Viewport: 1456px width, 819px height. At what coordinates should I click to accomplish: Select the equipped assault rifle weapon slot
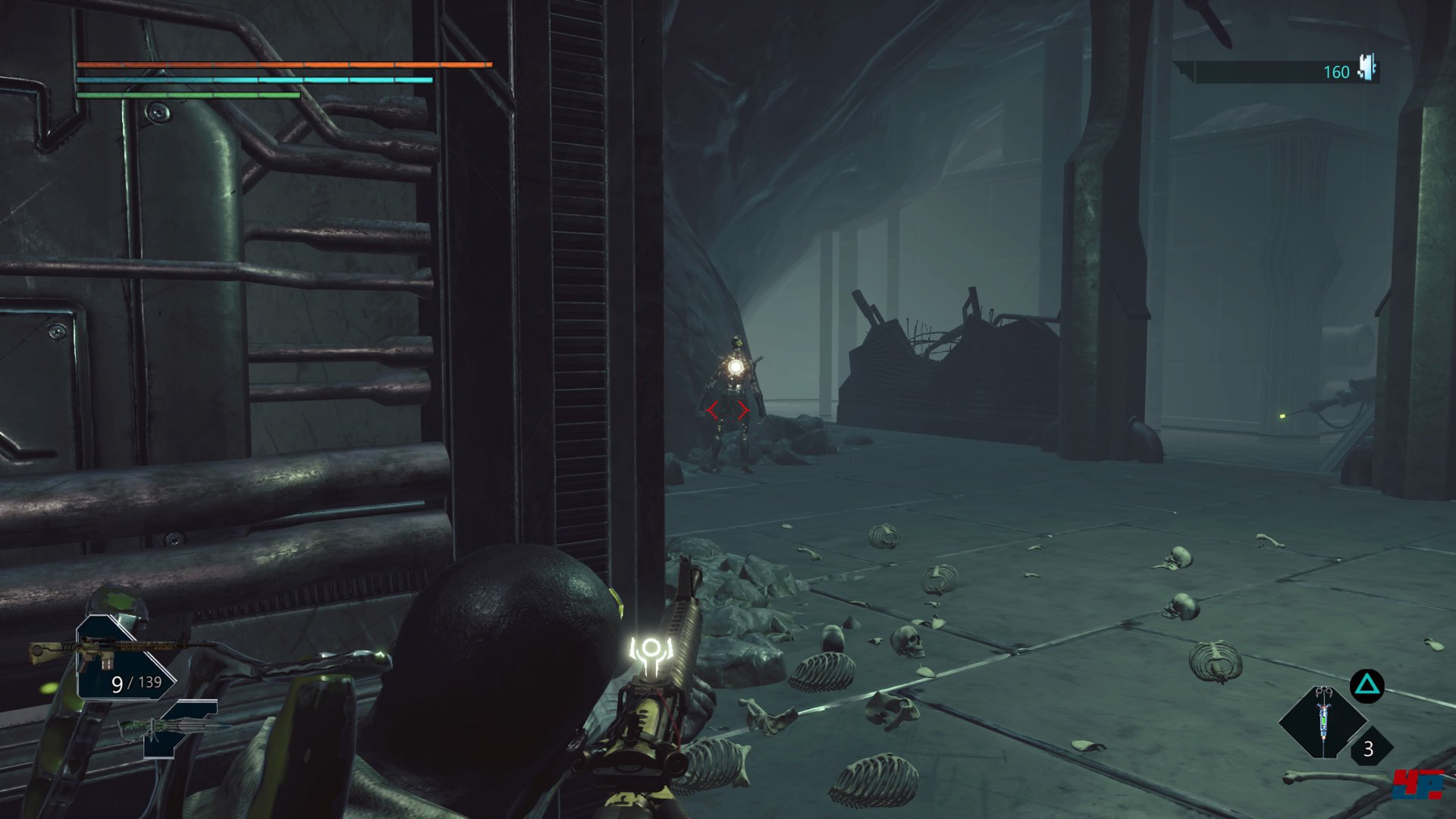[x=114, y=657]
